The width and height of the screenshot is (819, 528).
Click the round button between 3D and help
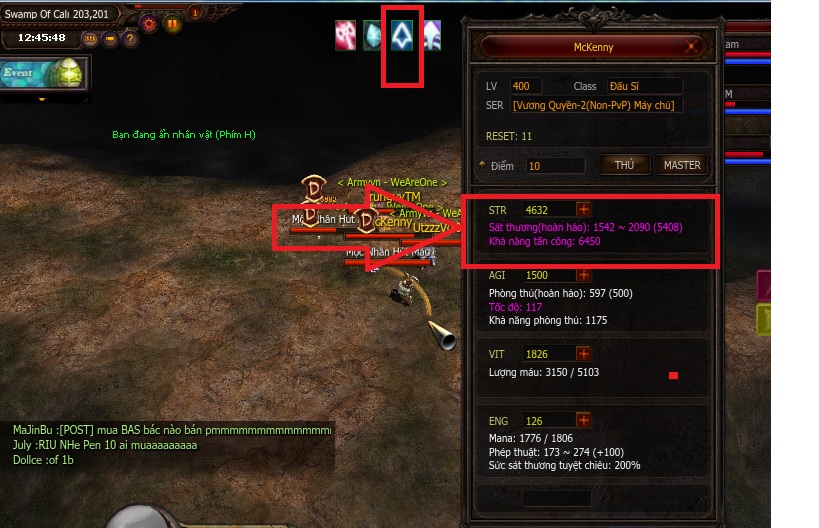click(x=109, y=39)
